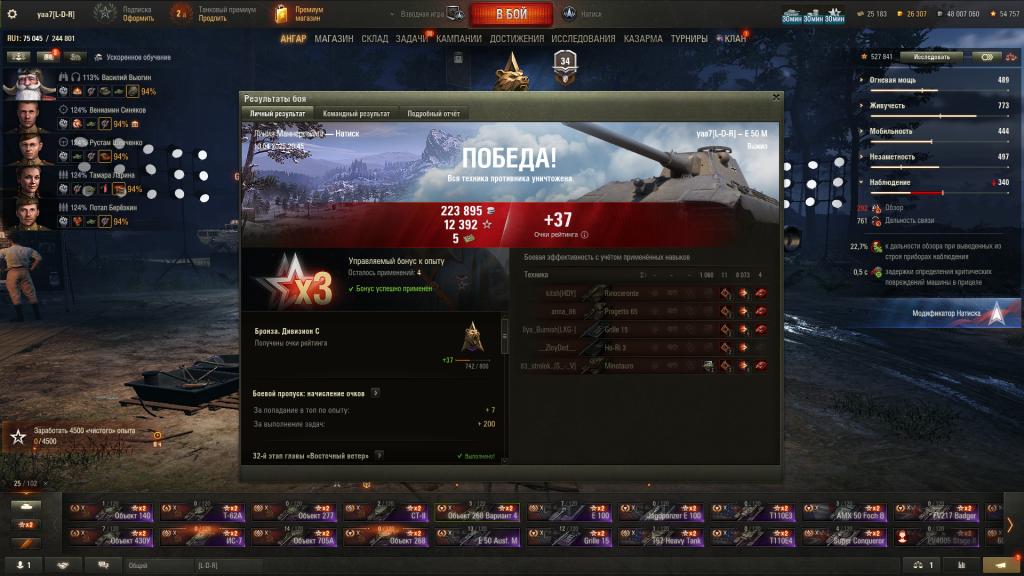Screen dimensions: 1024x576
Task: Go to the КАЗАРМА barracks
Action: (x=642, y=39)
